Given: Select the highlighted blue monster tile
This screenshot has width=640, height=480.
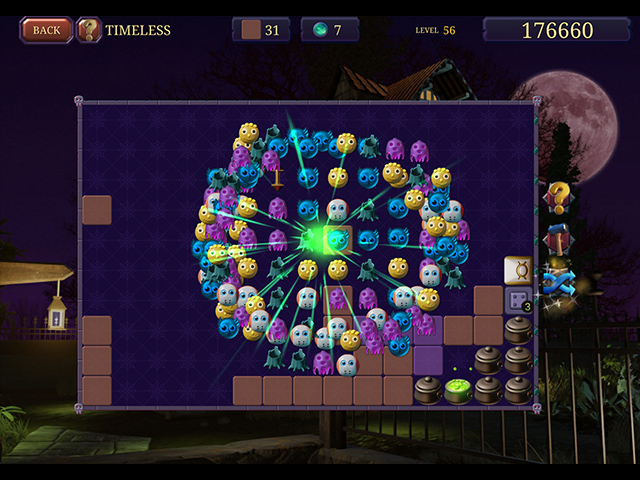Looking at the screenshot, I should coord(338,240).
